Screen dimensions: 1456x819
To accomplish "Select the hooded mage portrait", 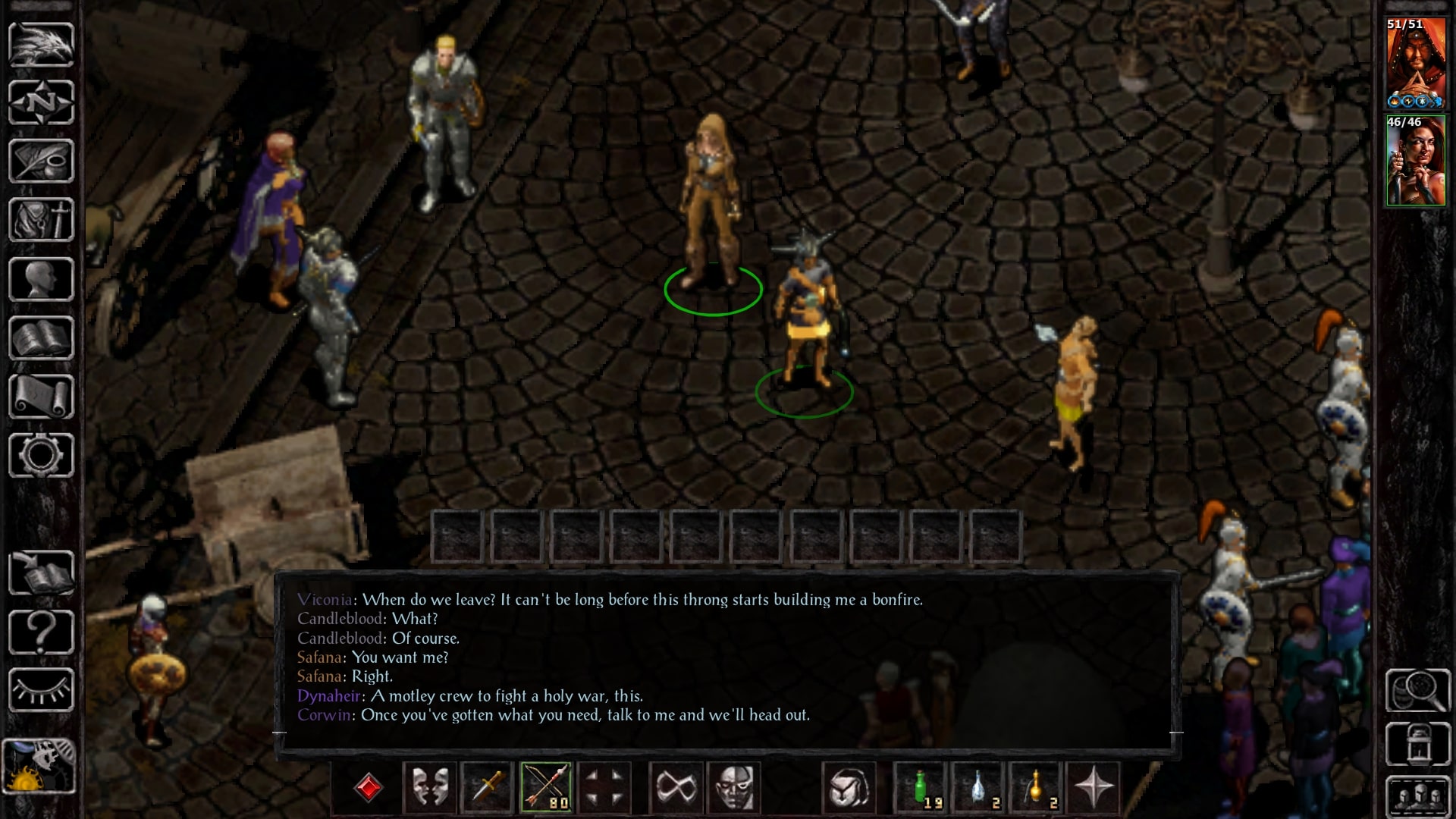I will tap(1416, 64).
